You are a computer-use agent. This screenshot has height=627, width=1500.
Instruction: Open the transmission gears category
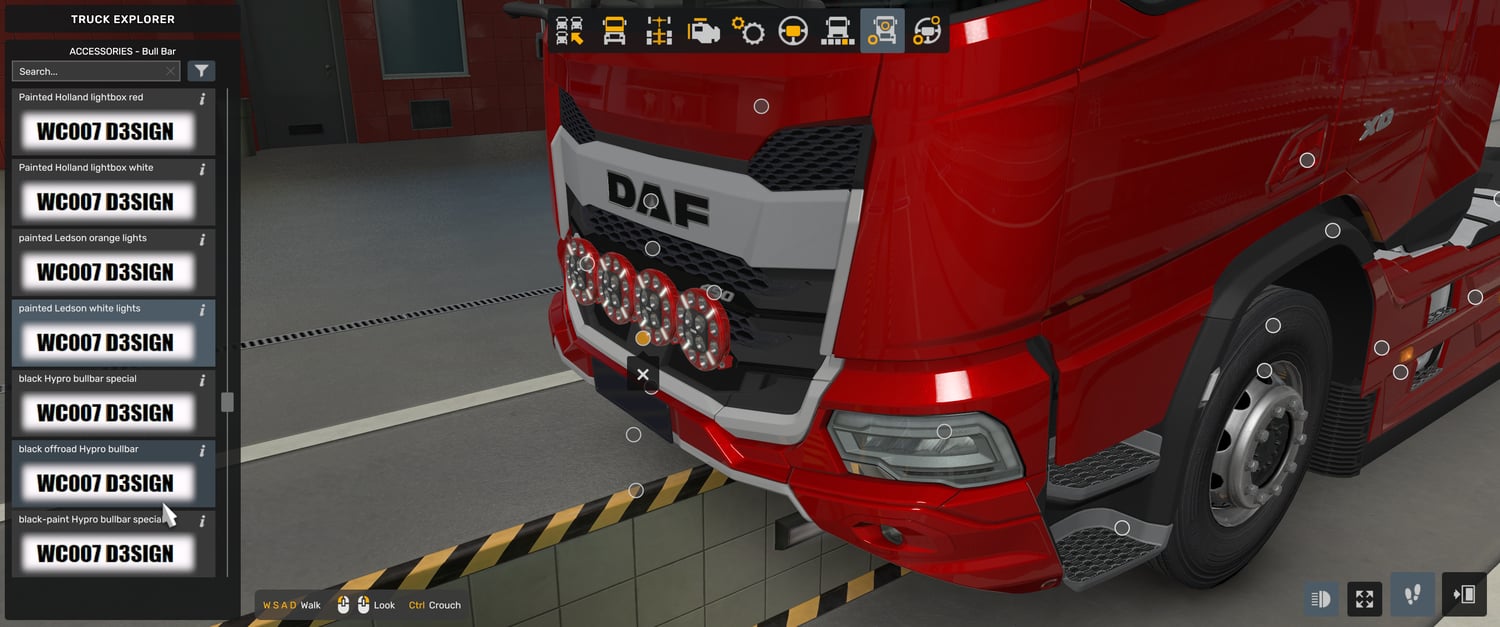coord(748,31)
